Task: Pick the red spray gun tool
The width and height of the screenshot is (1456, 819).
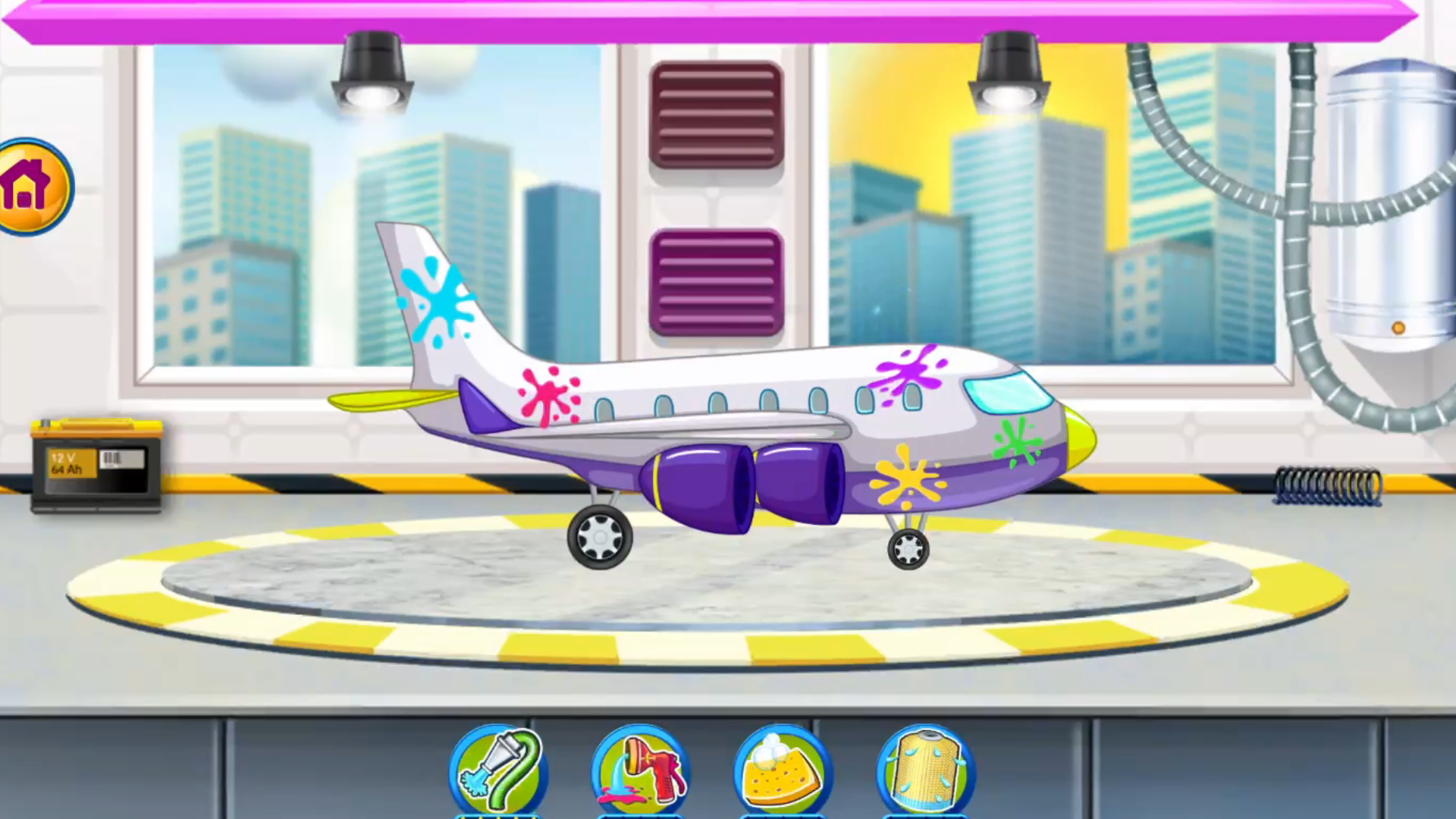Action: pos(641,770)
